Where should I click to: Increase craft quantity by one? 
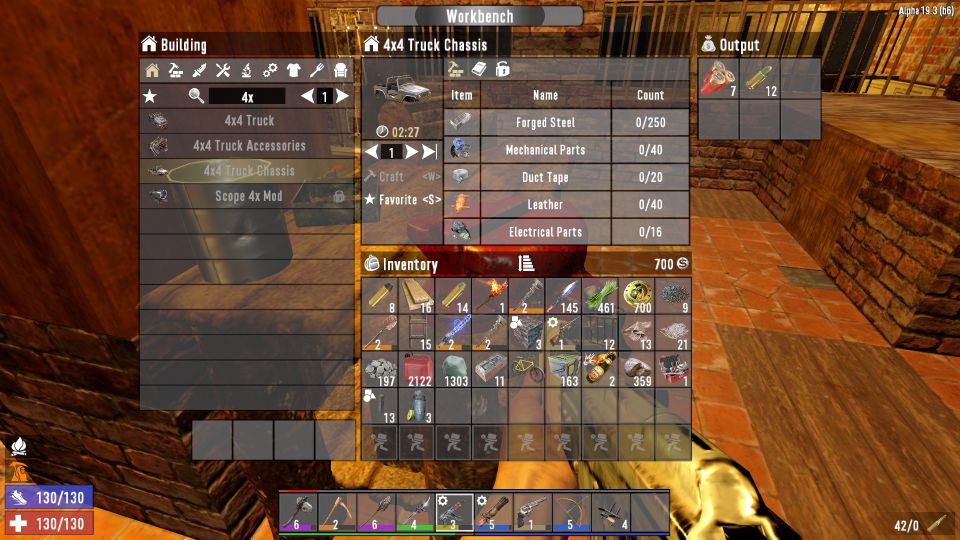(x=411, y=152)
